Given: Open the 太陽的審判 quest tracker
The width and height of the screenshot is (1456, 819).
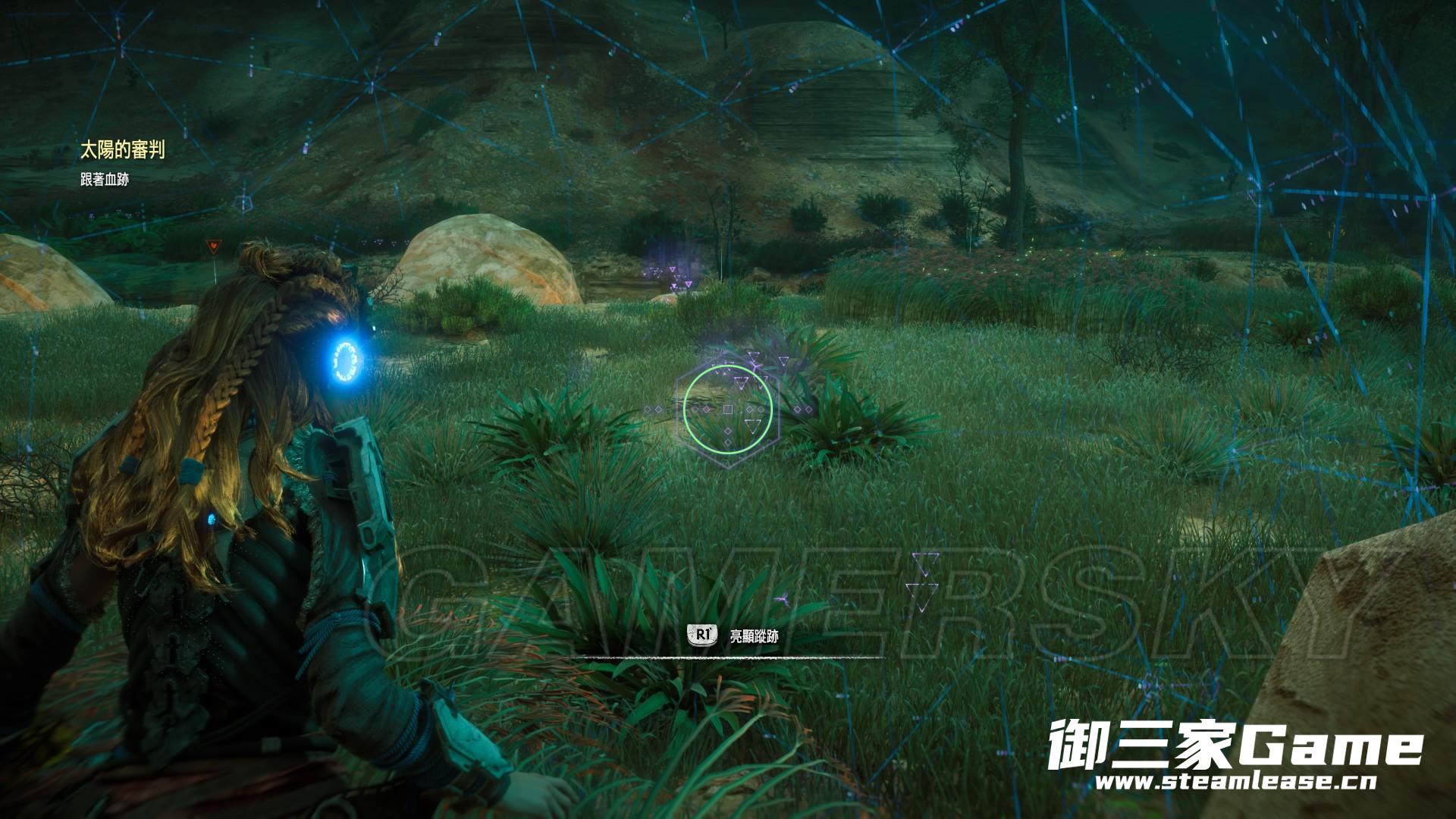Looking at the screenshot, I should [122, 151].
